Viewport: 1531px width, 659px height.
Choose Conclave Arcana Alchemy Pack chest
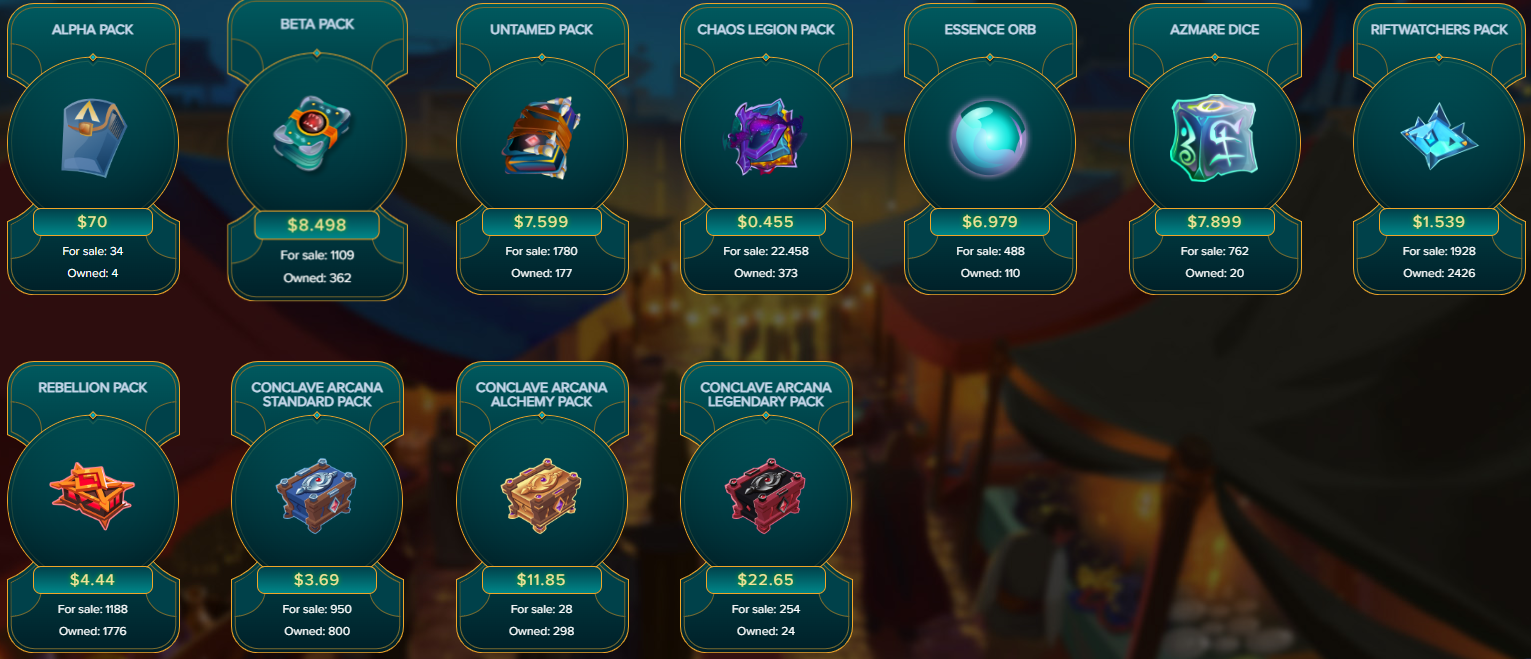[542, 498]
